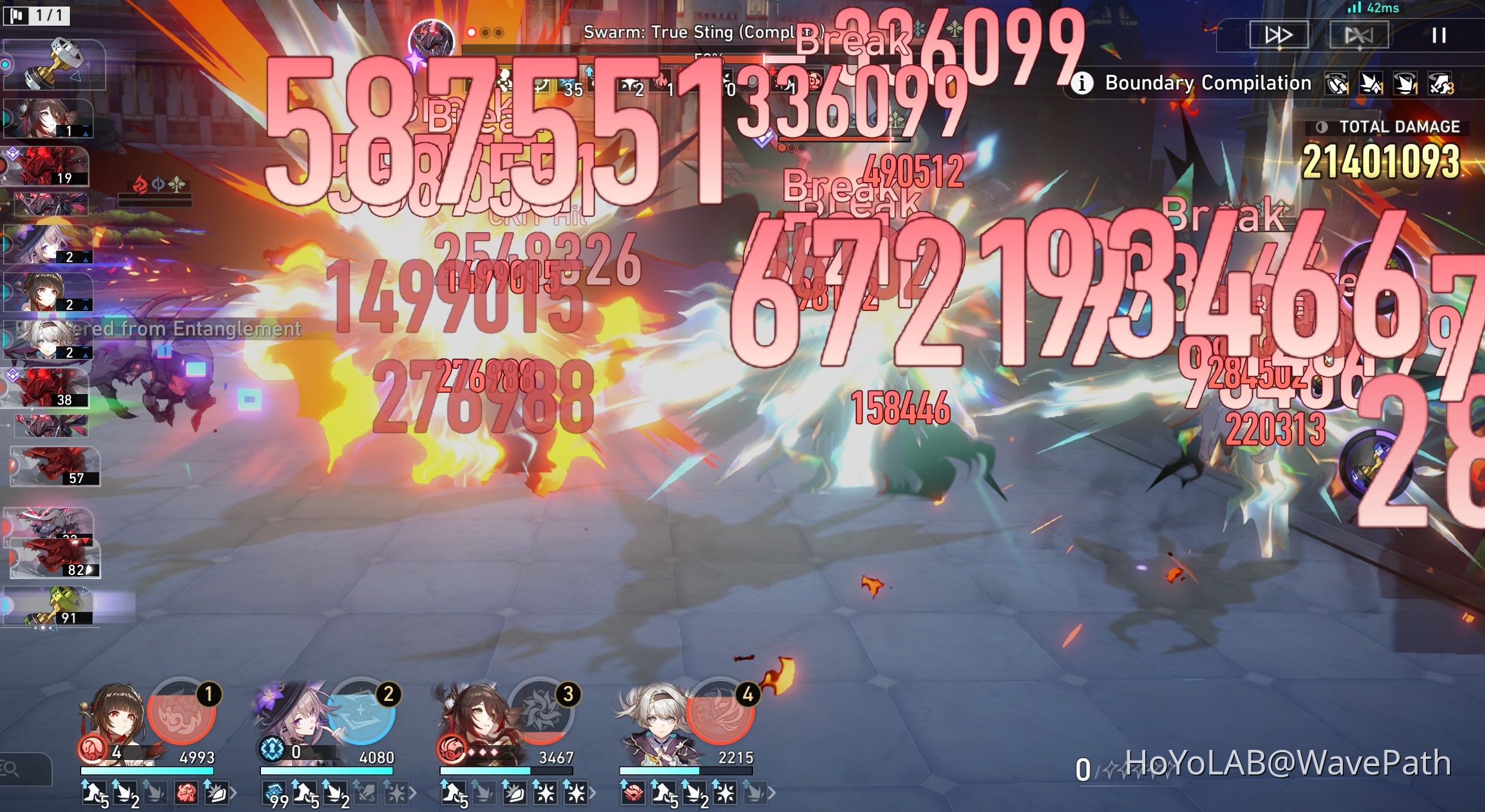Expand the first character's buff list chevron
This screenshot has width=1485, height=812.
point(235,792)
